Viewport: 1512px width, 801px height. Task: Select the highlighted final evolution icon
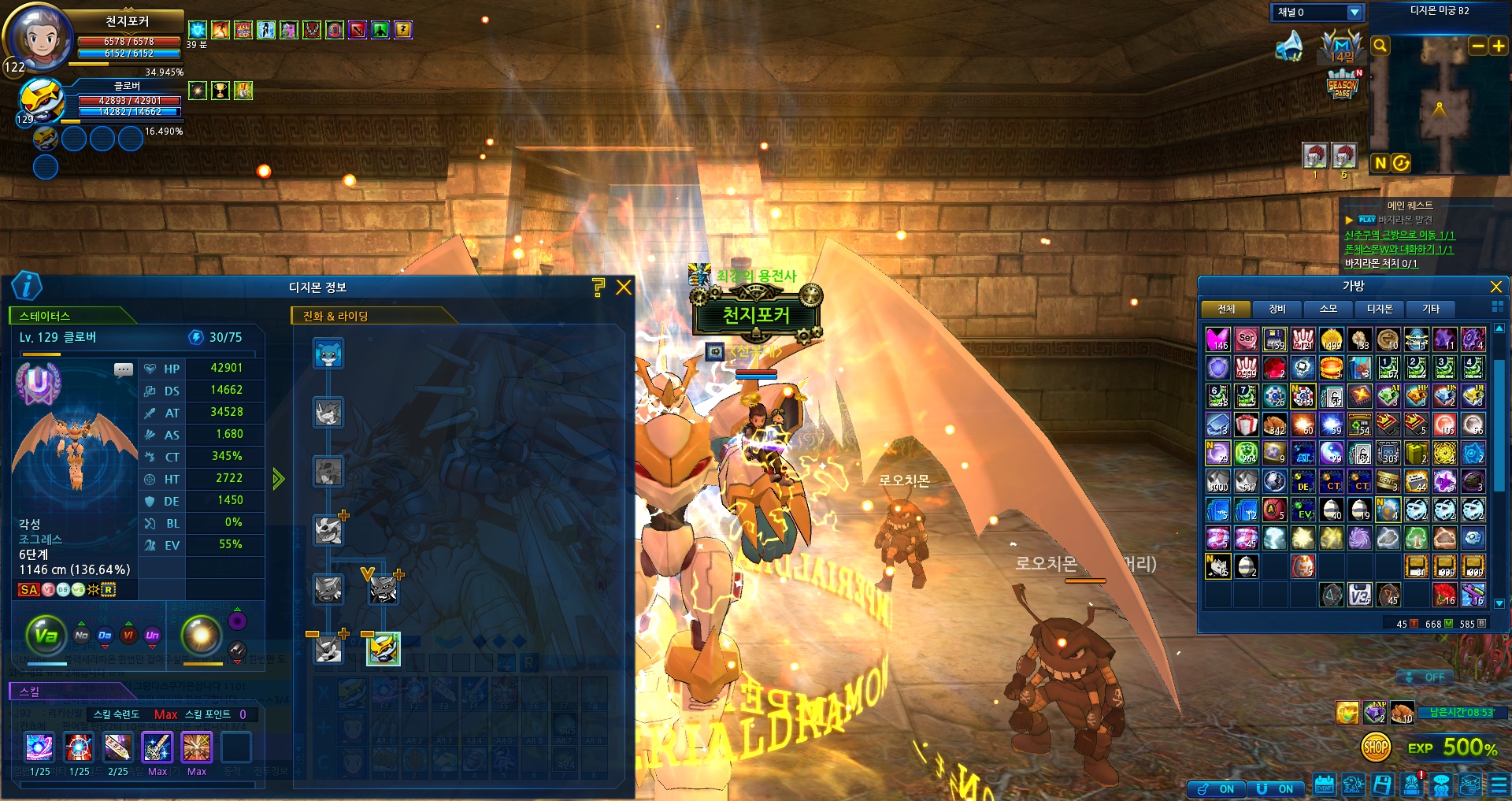tap(384, 649)
